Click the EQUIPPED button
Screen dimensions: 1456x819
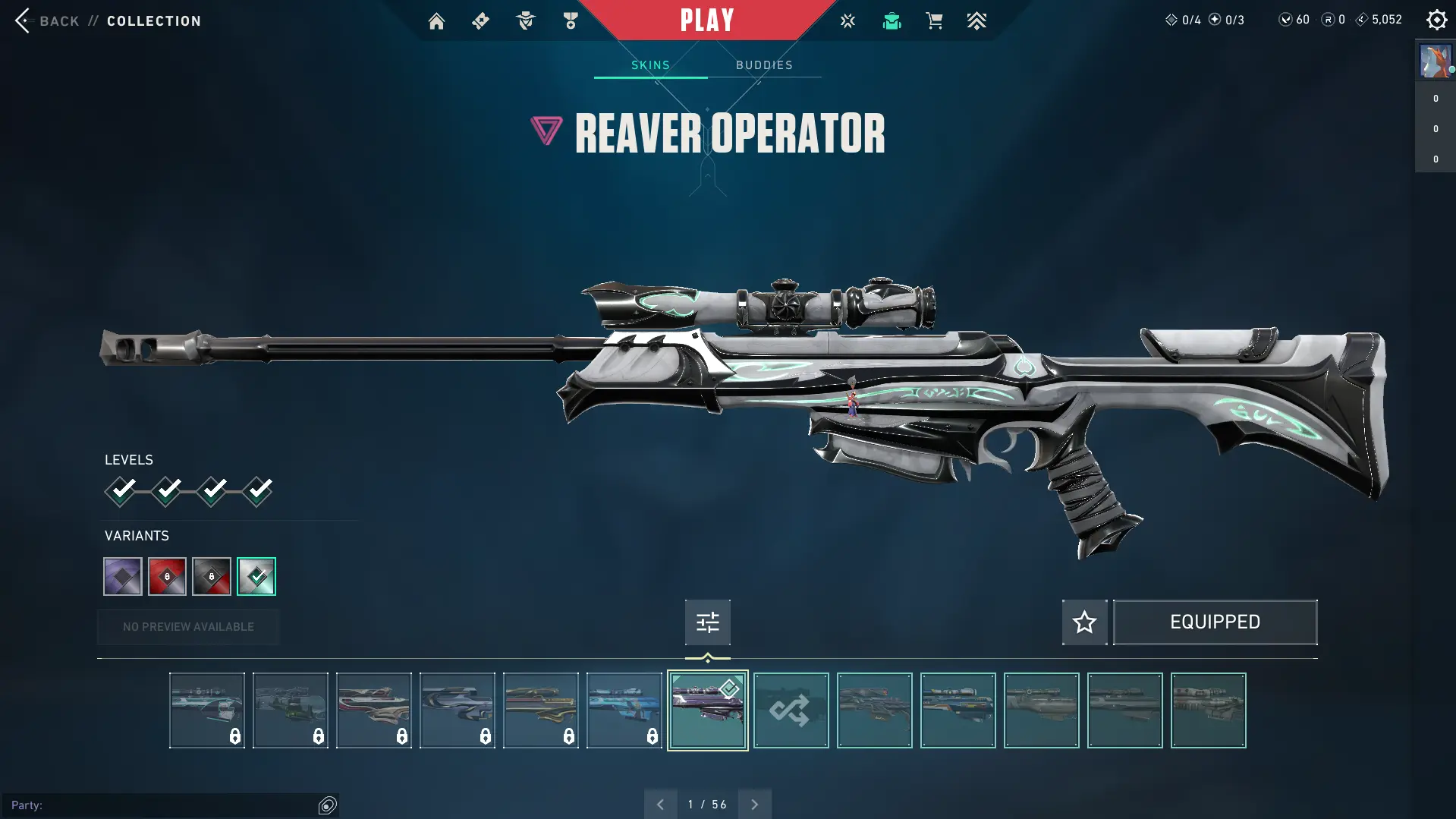click(1215, 622)
